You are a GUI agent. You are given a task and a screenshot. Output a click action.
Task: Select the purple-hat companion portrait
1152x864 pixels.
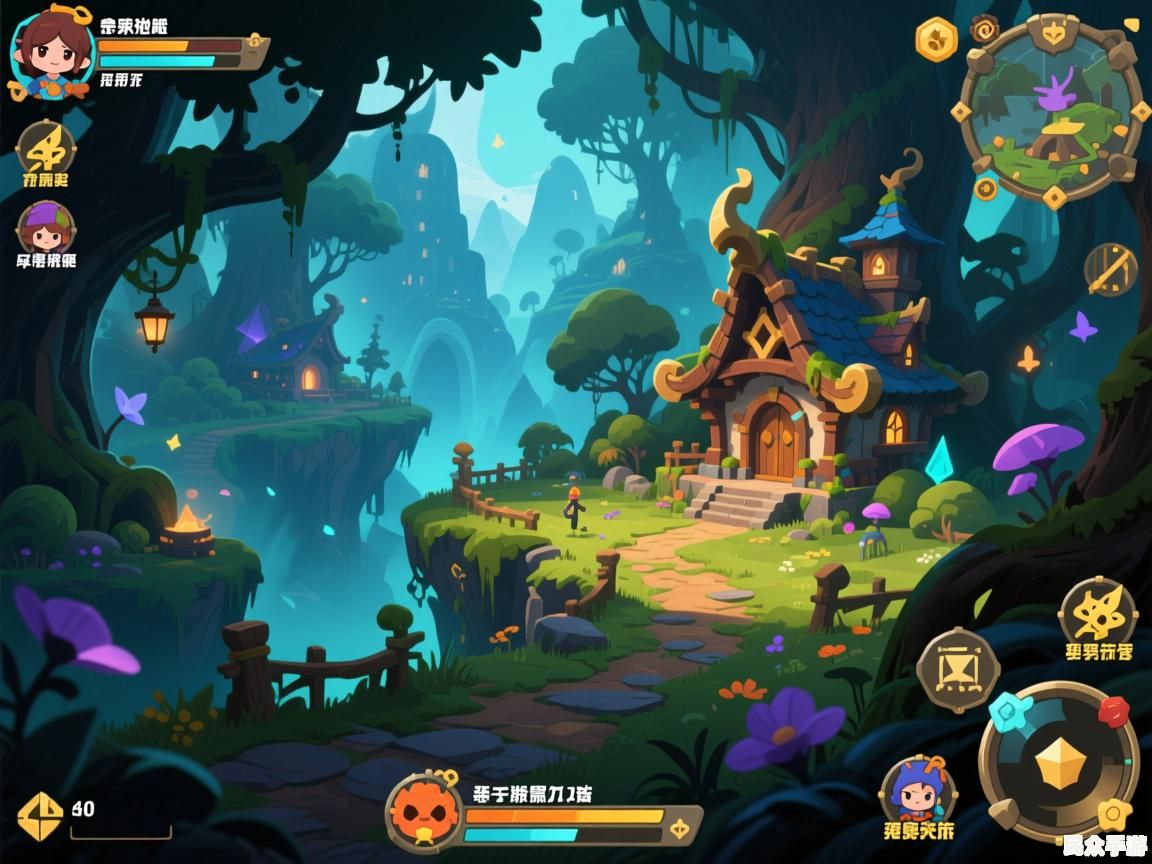tap(46, 230)
